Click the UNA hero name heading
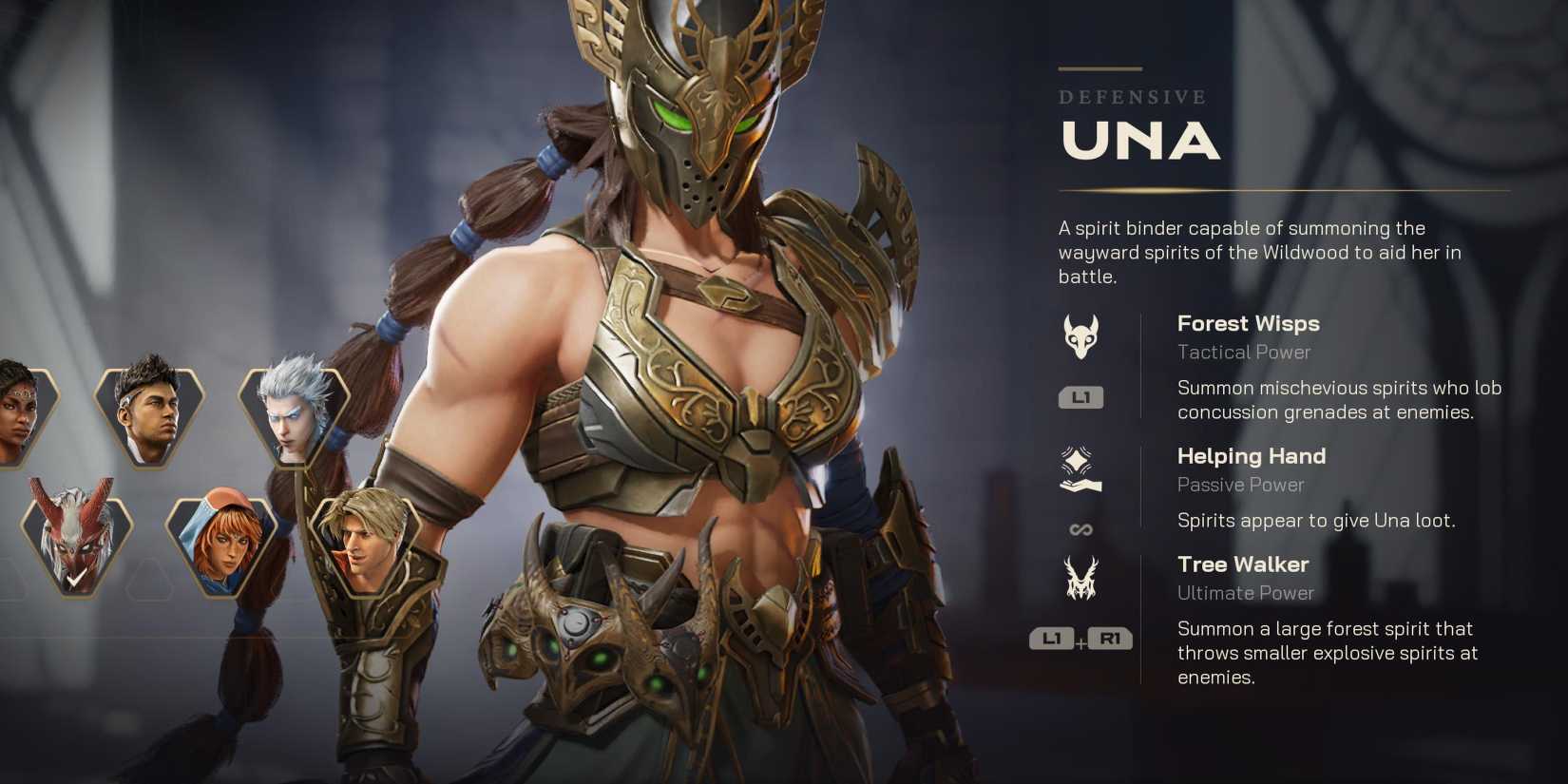This screenshot has height=784, width=1568. pyautogui.click(x=1139, y=143)
